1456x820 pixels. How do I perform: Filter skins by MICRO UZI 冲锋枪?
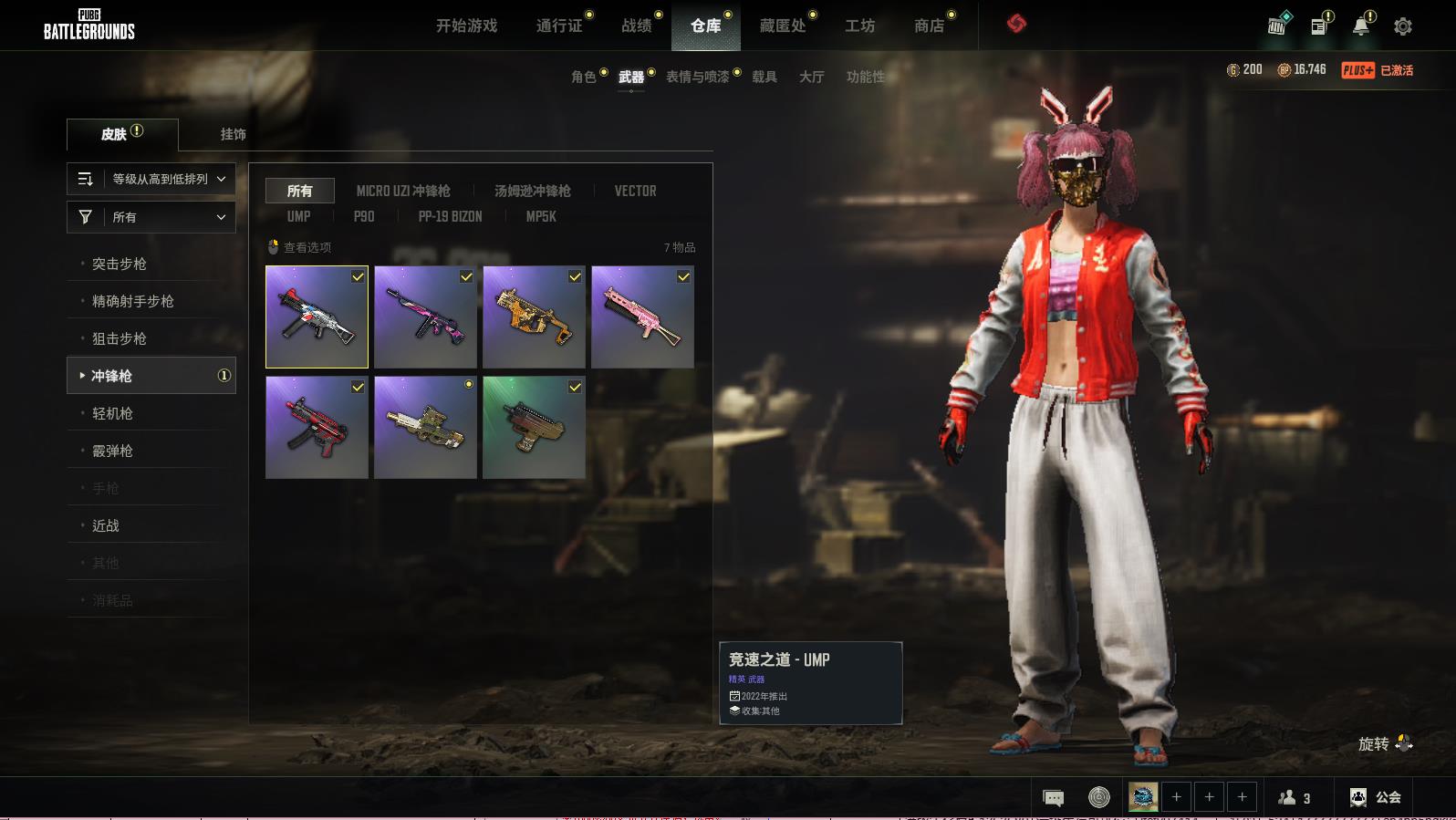point(403,191)
